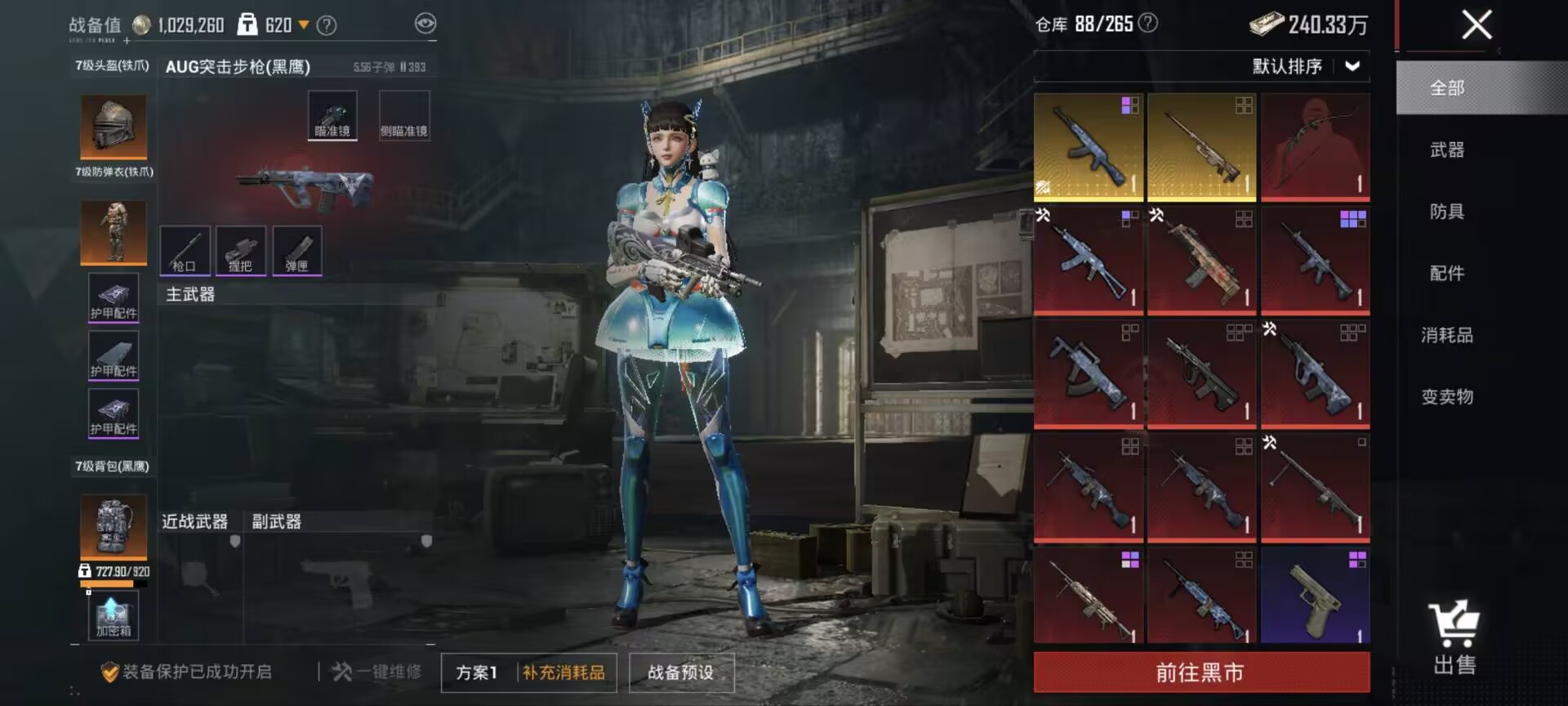Tap the 出售 sell cart button

pyautogui.click(x=1454, y=637)
